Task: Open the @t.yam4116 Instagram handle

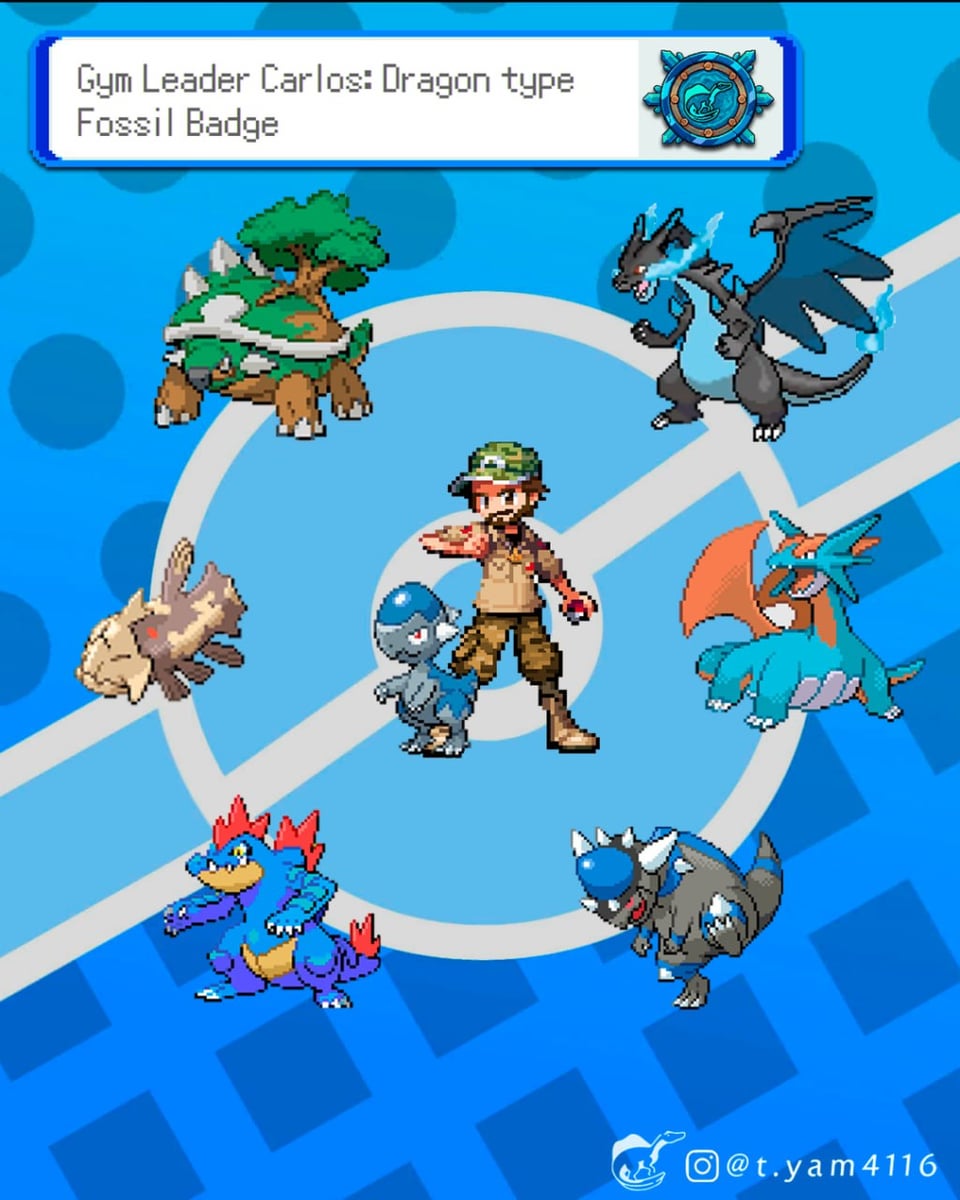Action: click(x=812, y=1165)
